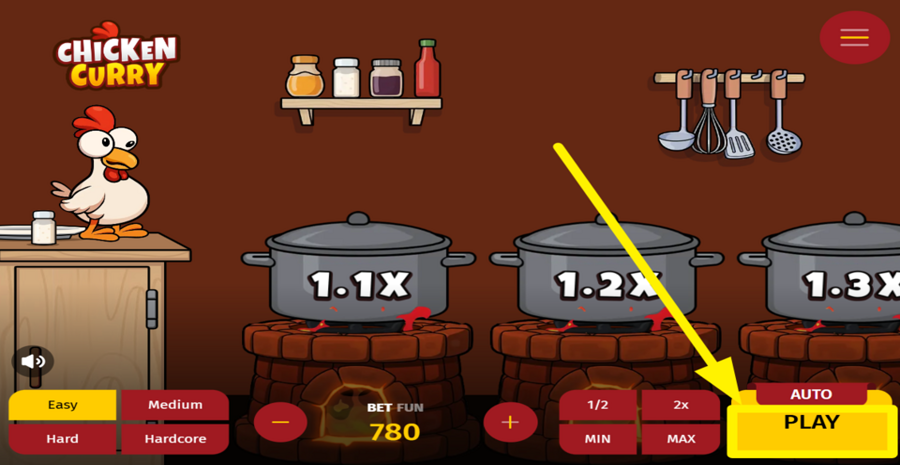900x465 pixels.
Task: Halve the bet with 1/2 button
Action: coord(598,405)
